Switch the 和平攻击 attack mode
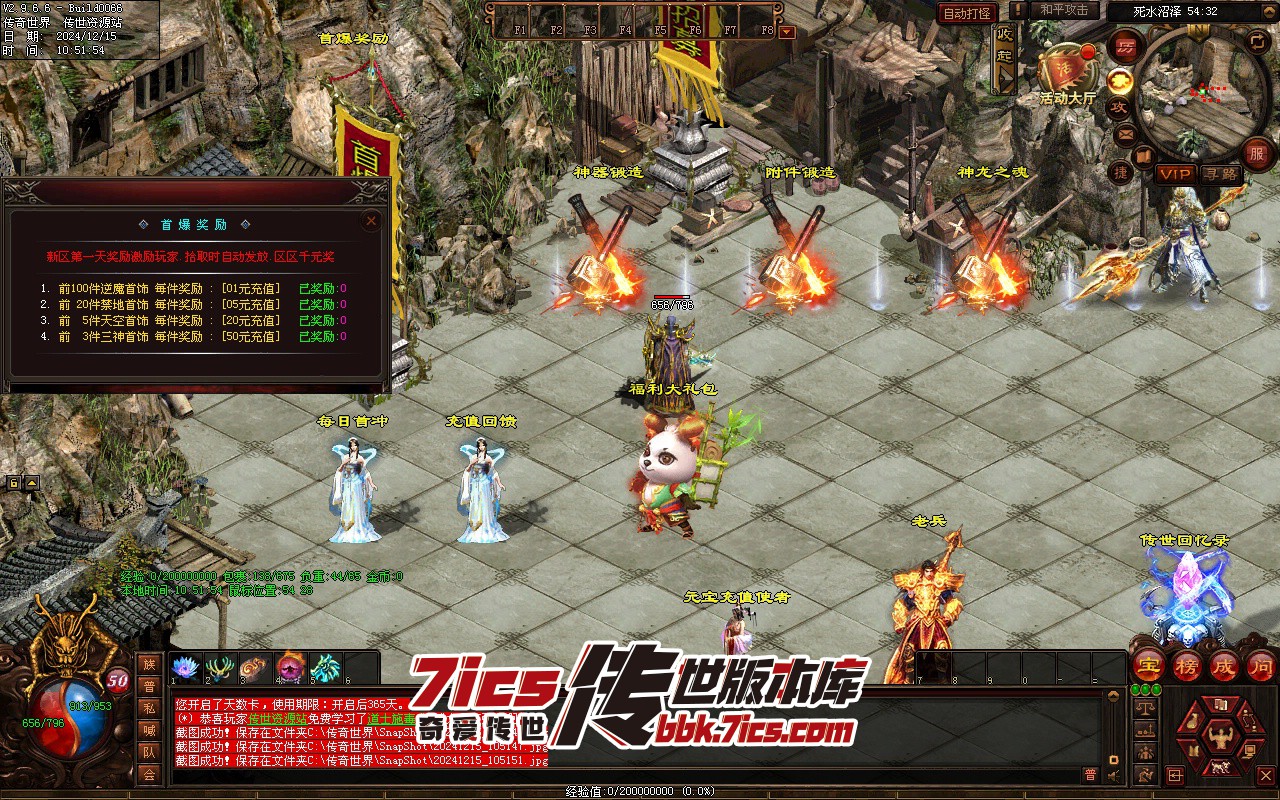 click(1064, 11)
